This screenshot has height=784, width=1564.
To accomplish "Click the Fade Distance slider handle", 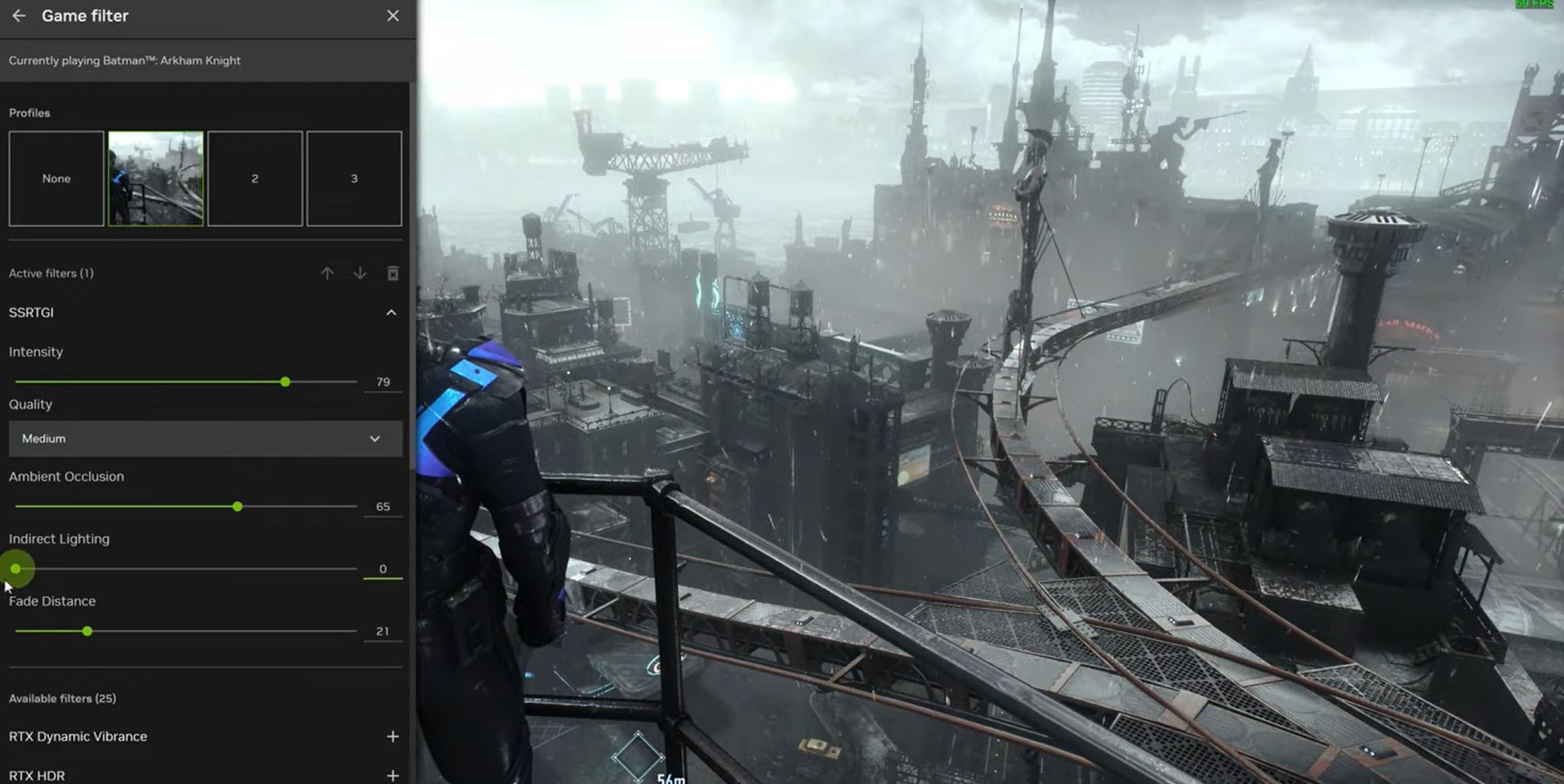I will [x=87, y=631].
